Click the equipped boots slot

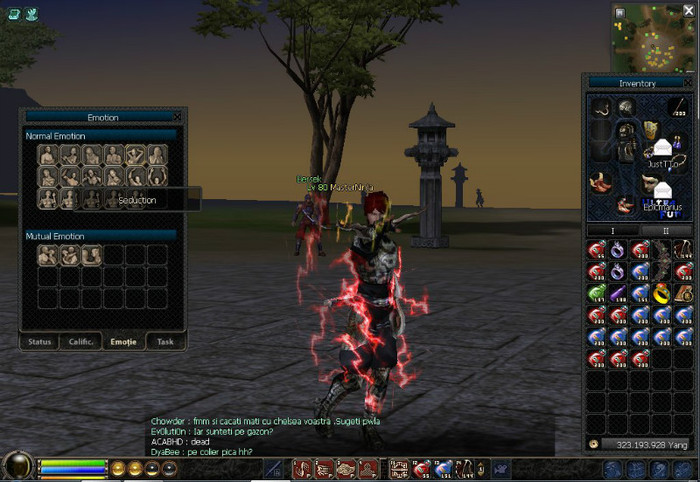(600, 182)
